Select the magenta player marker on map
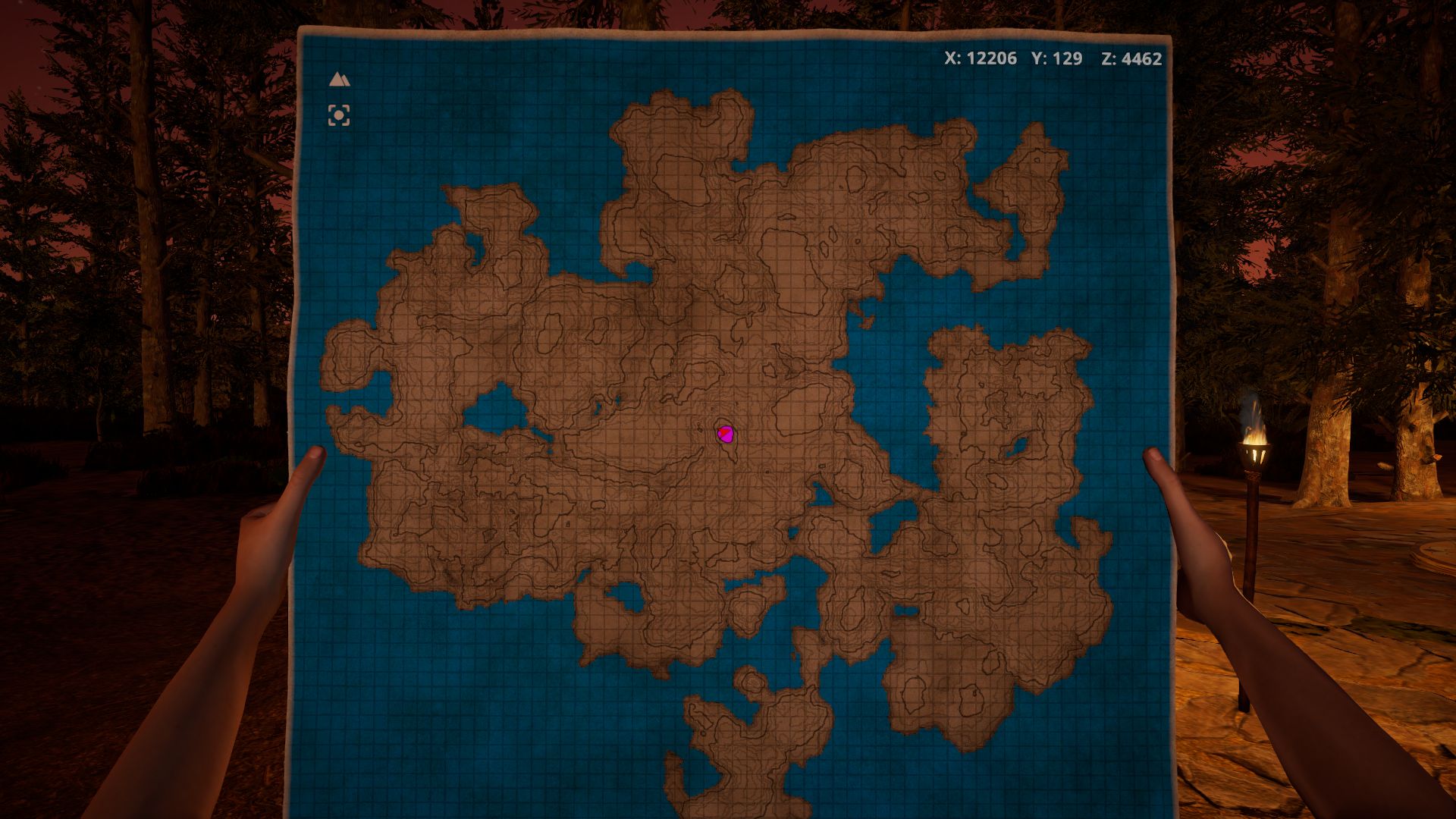Viewport: 1456px width, 819px height. tap(726, 434)
